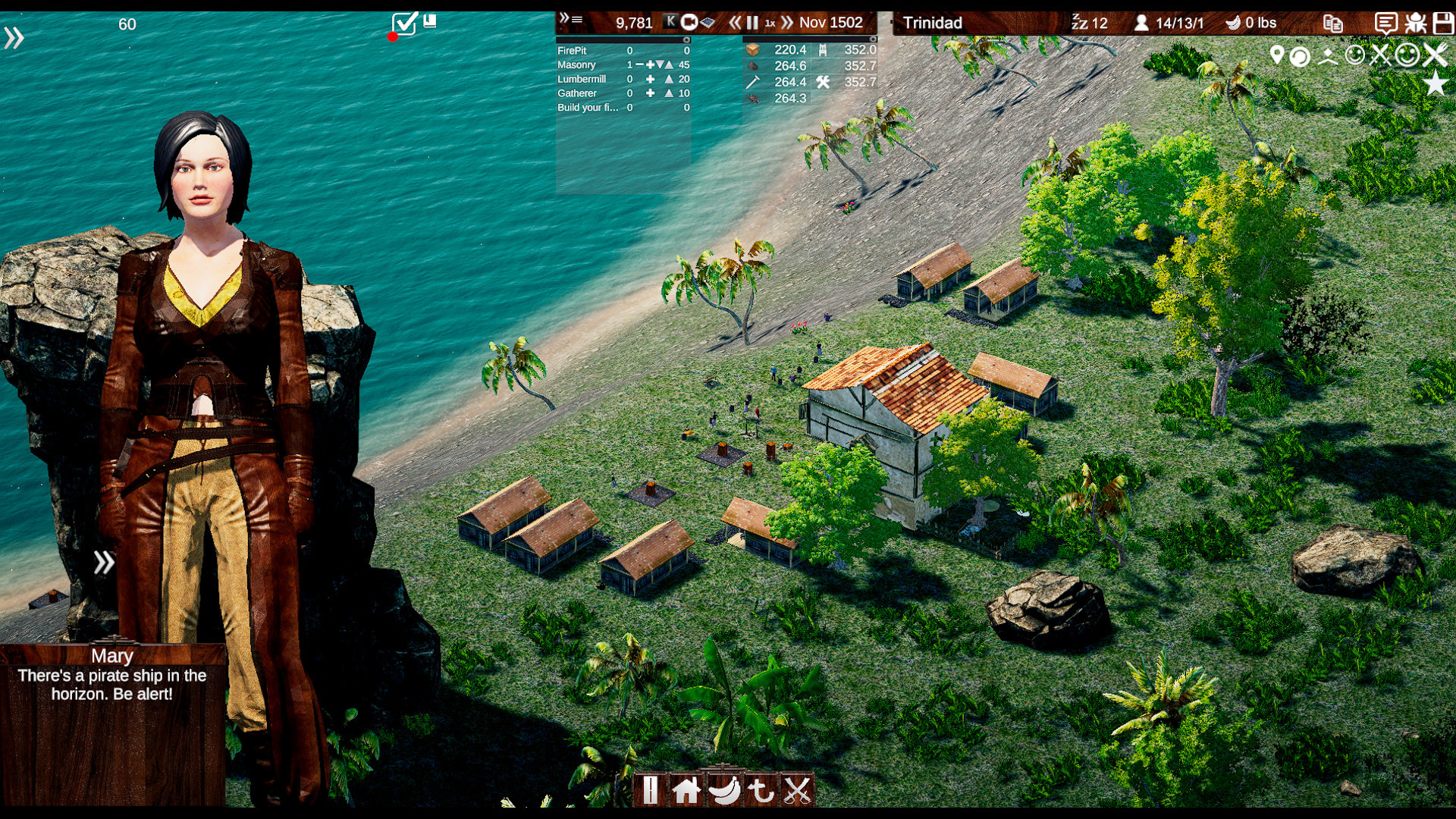Open the save game floppy icon

(x=1442, y=23)
